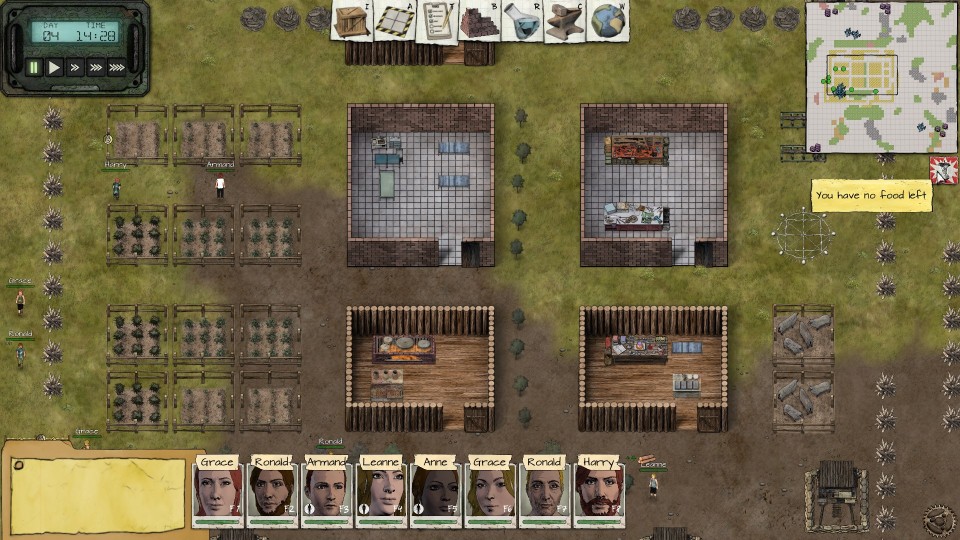The image size is (960, 540).
Task: Open the clipboard checklist menu
Action: tap(435, 21)
